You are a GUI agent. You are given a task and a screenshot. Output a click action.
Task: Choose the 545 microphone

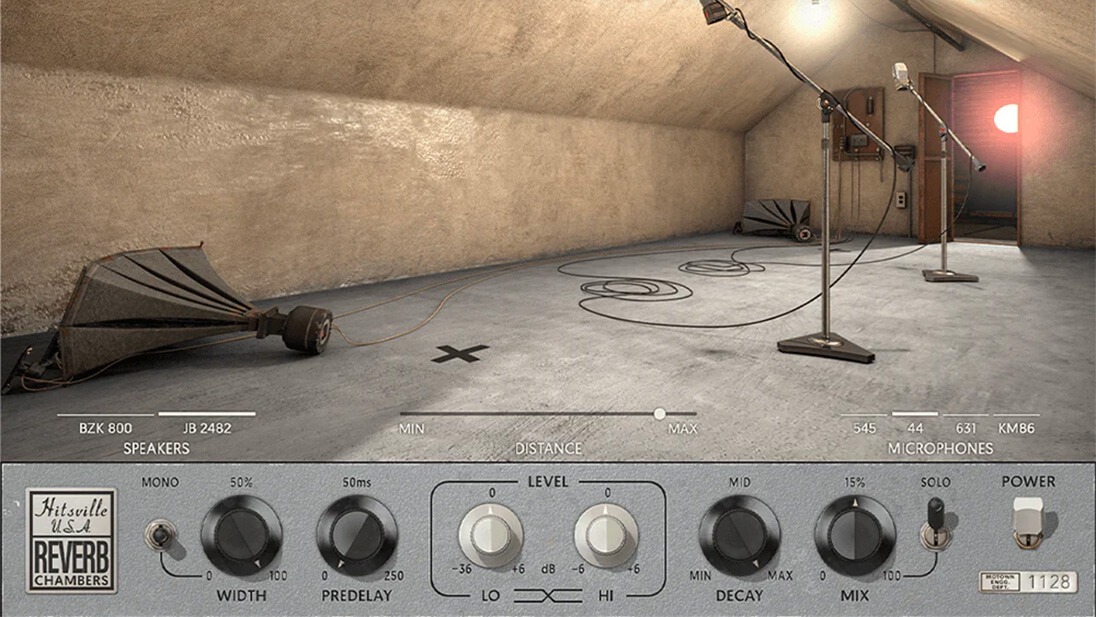864,428
